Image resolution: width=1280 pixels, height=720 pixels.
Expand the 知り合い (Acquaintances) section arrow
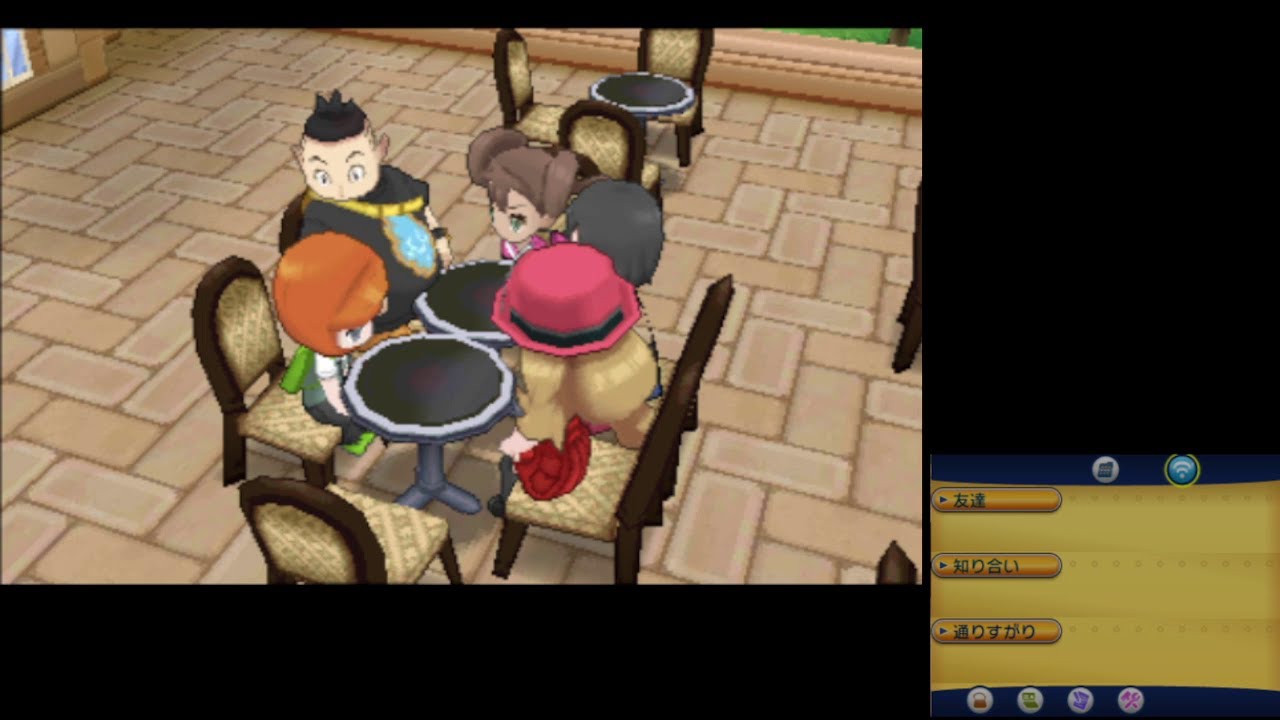(x=943, y=565)
